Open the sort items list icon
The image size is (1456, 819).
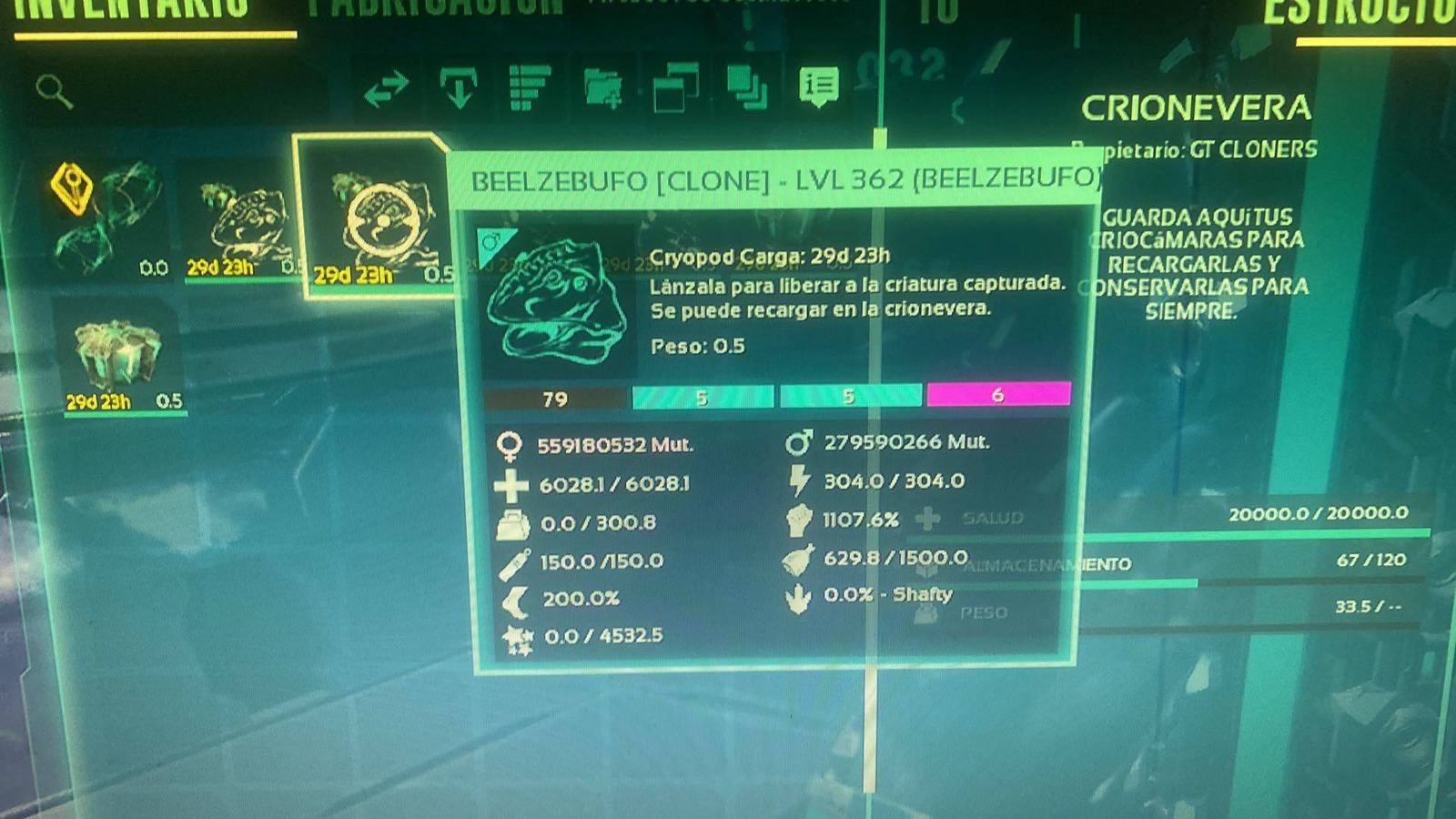pos(530,88)
